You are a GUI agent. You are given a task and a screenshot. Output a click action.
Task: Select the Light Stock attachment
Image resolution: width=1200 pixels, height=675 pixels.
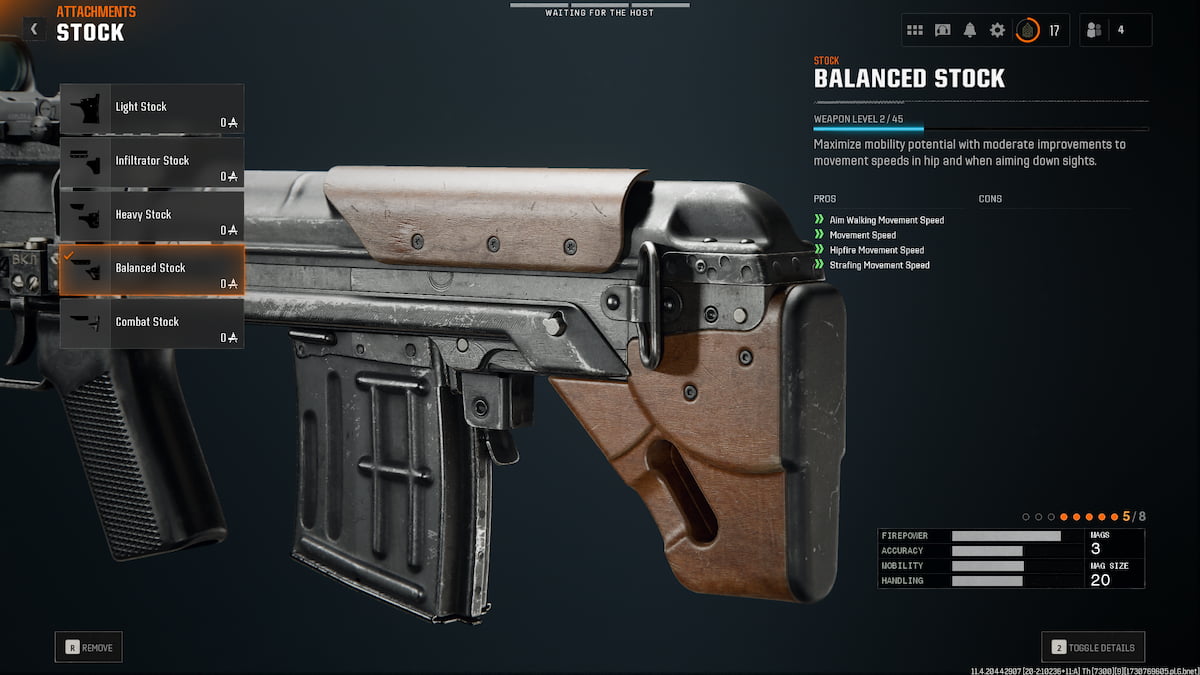(x=152, y=108)
